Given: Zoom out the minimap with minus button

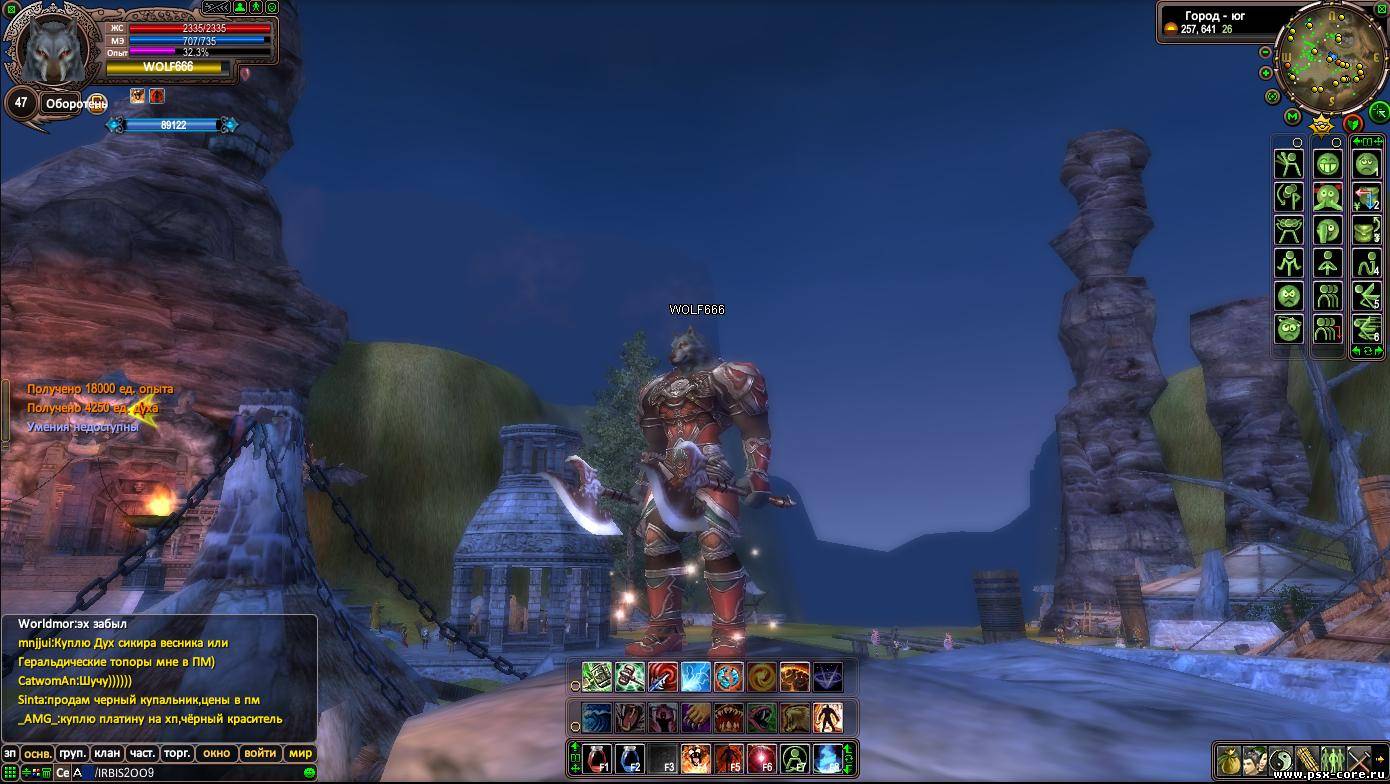Looking at the screenshot, I should click(x=1266, y=52).
